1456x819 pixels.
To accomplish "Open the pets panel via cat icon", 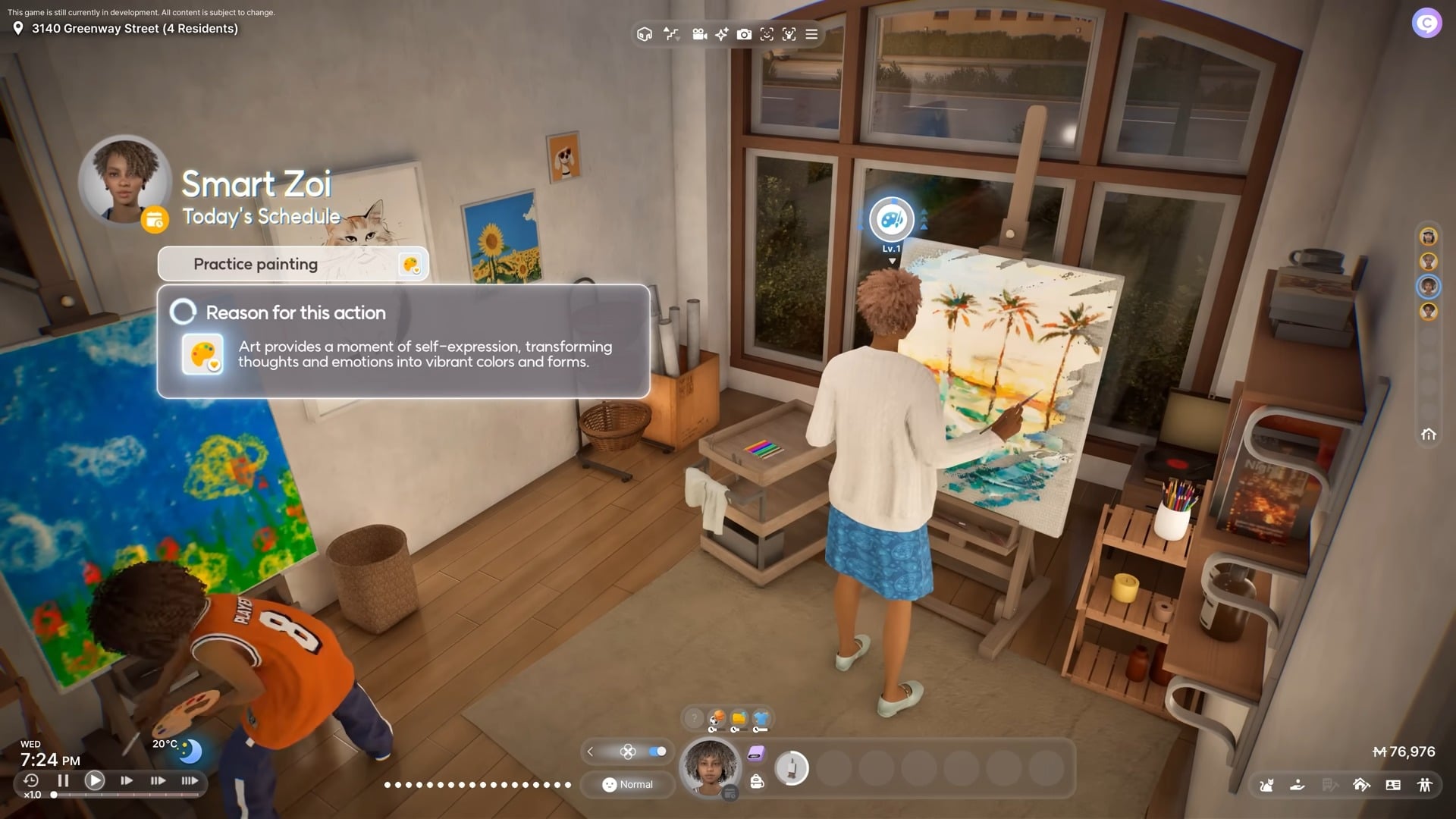I will coord(1266,786).
